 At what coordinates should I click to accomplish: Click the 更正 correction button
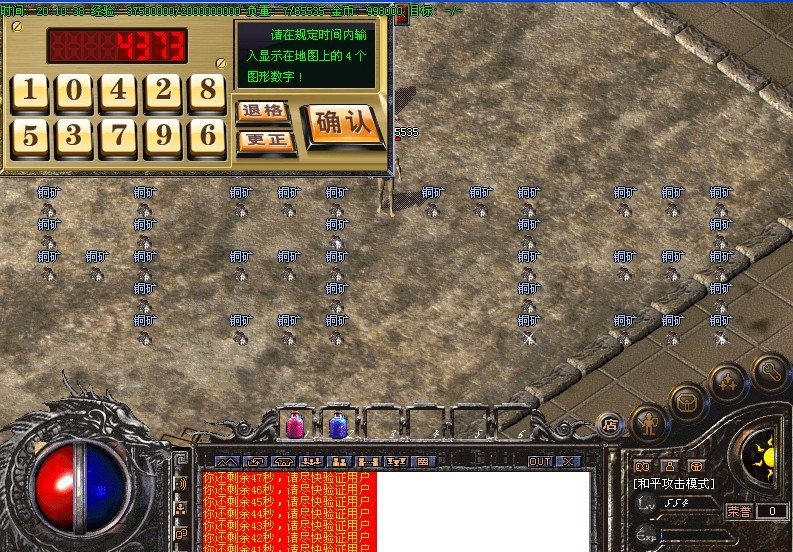264,140
